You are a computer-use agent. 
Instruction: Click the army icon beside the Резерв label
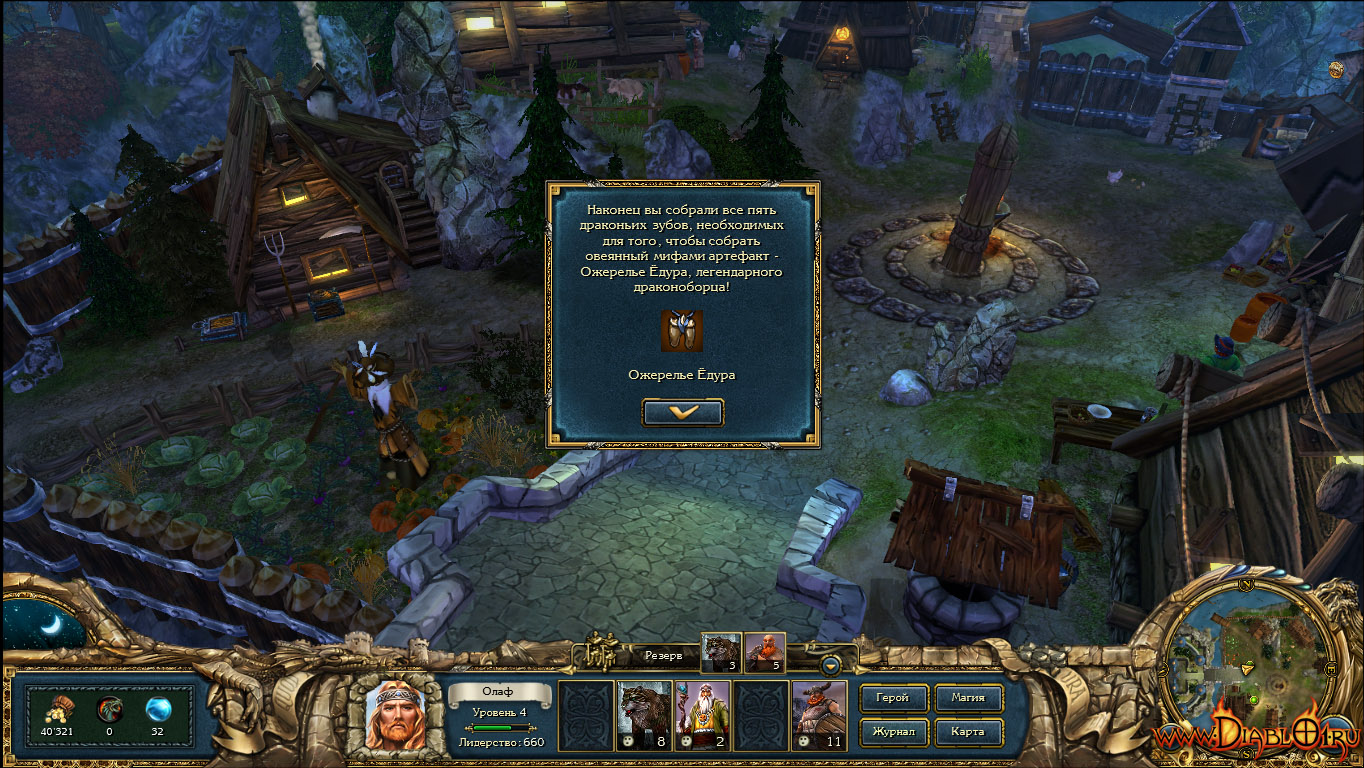click(x=602, y=652)
